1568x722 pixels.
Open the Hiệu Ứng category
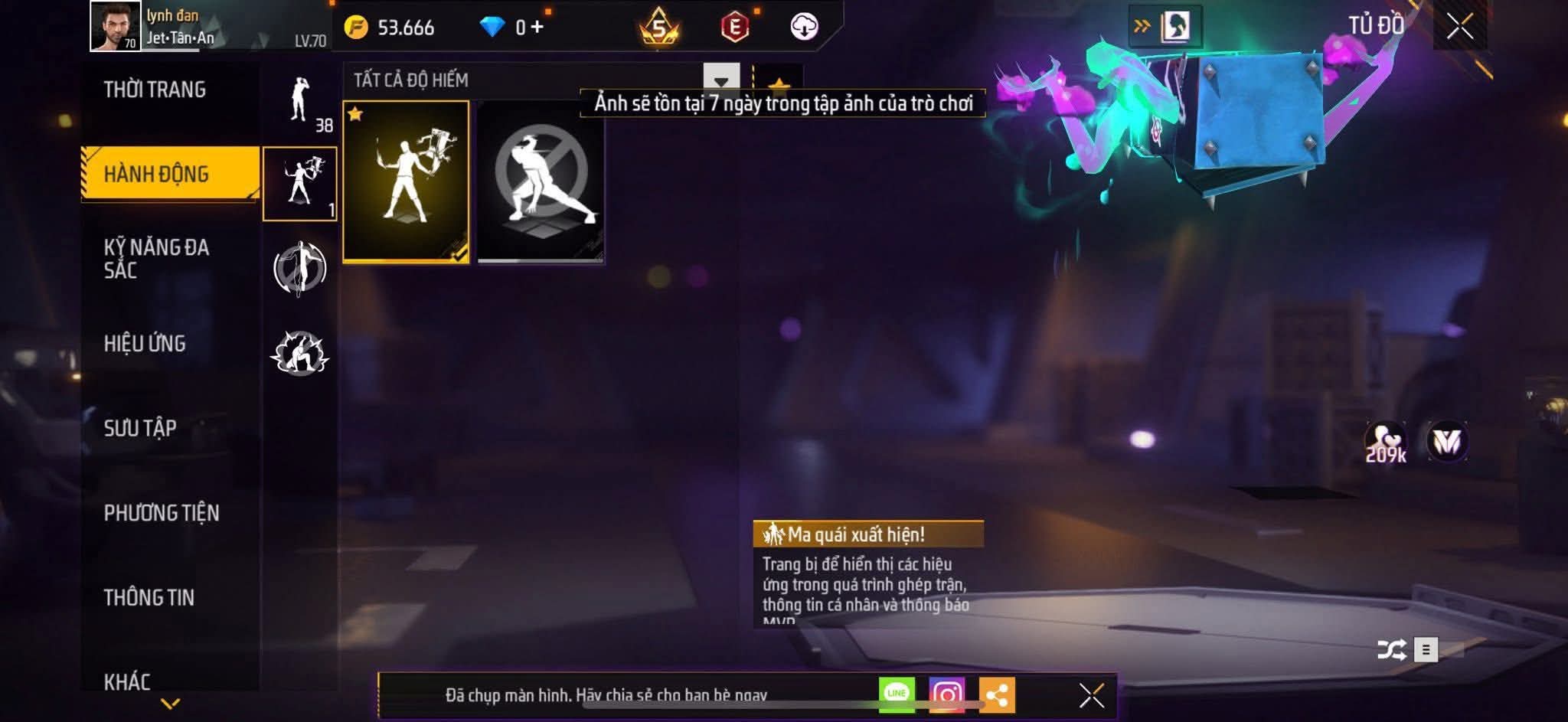(145, 344)
